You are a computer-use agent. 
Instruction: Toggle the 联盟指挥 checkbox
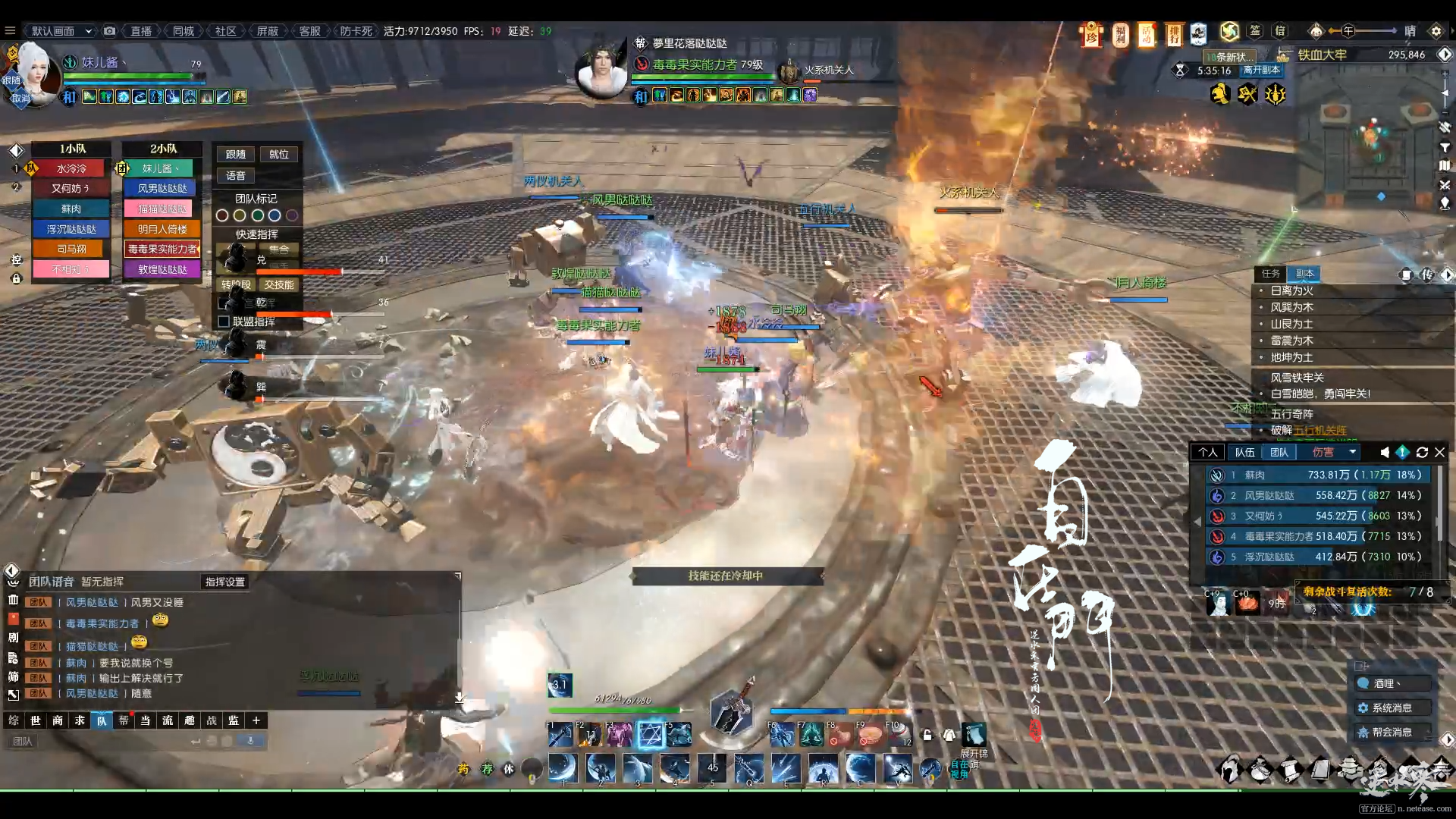click(x=224, y=322)
